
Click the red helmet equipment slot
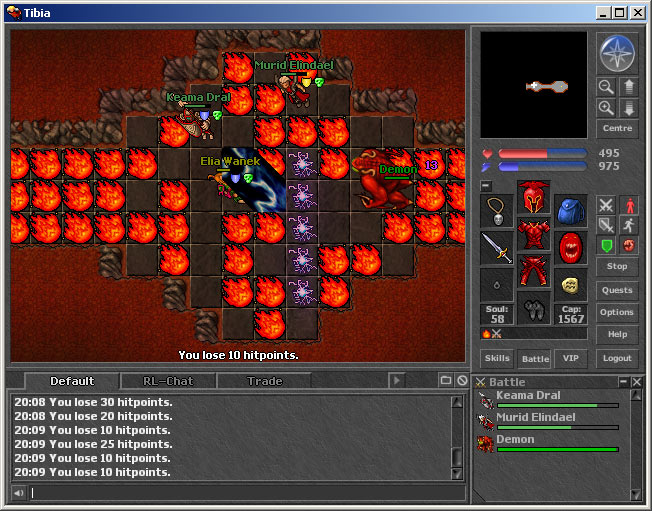click(534, 196)
